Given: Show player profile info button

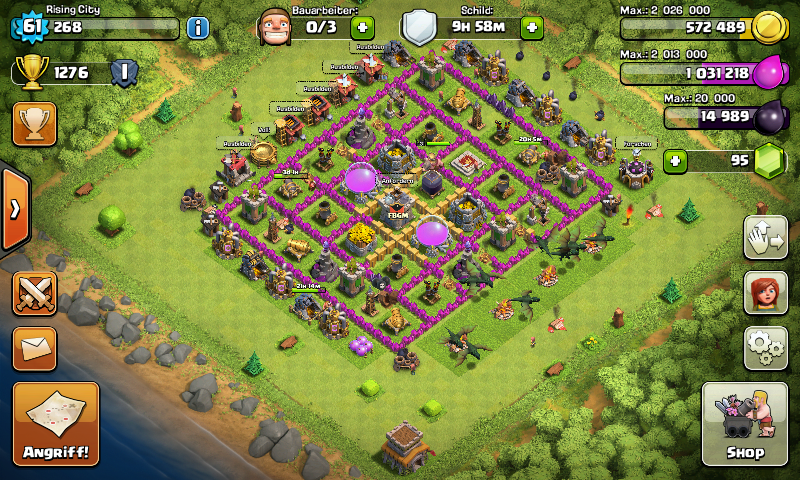Looking at the screenshot, I should coord(197,27).
